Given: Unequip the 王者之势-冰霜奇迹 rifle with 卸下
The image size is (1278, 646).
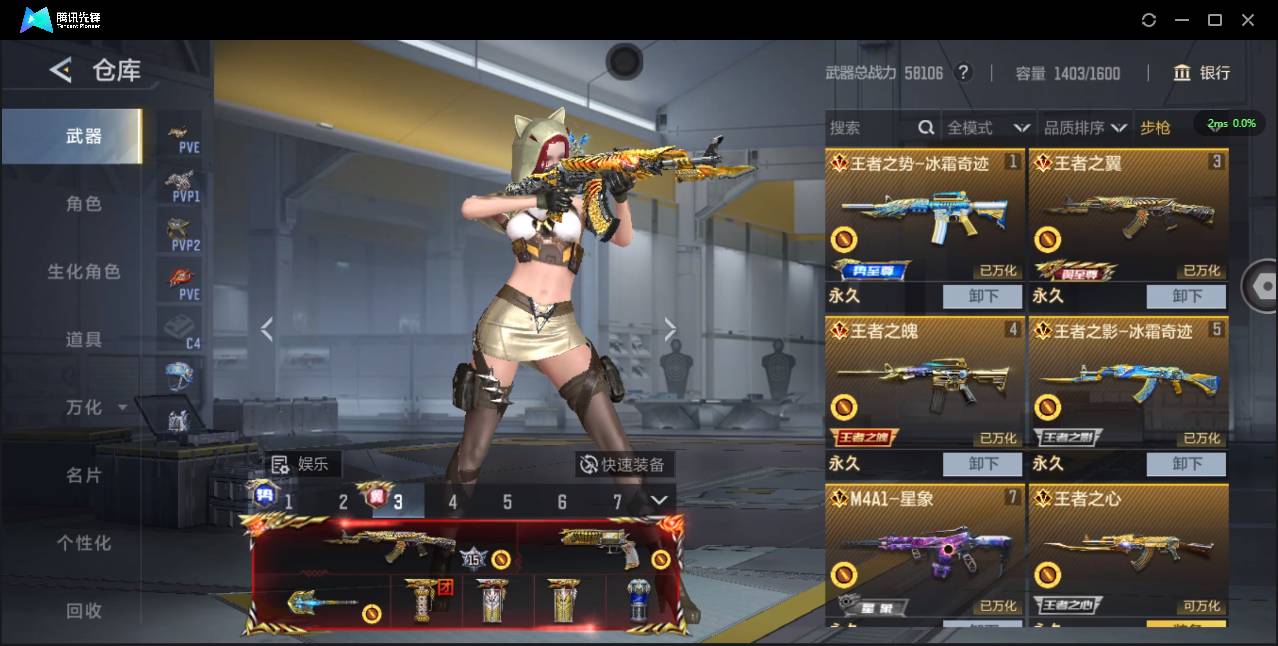Looking at the screenshot, I should [x=983, y=296].
